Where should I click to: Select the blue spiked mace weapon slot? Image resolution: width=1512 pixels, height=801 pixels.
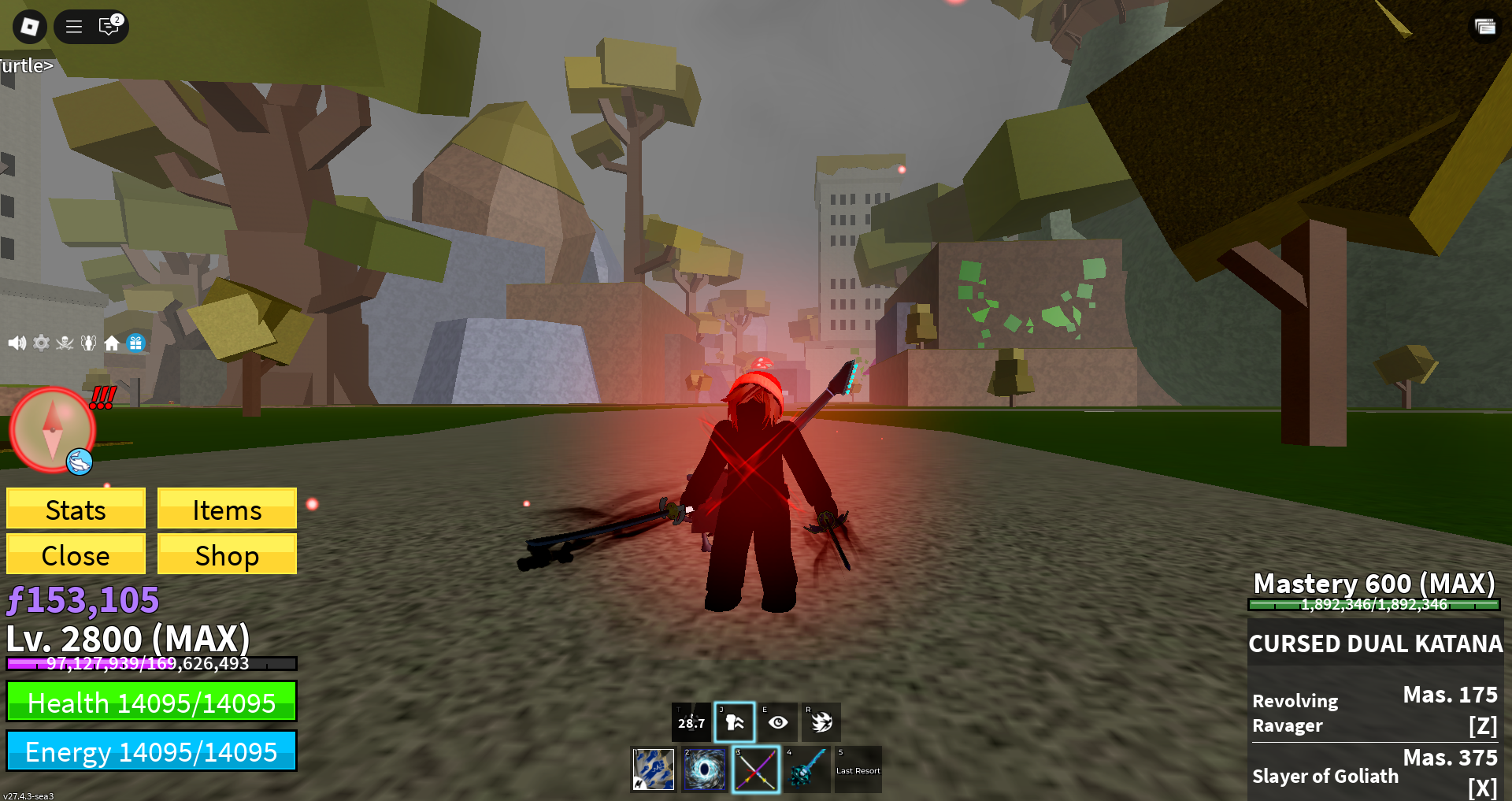pos(806,769)
